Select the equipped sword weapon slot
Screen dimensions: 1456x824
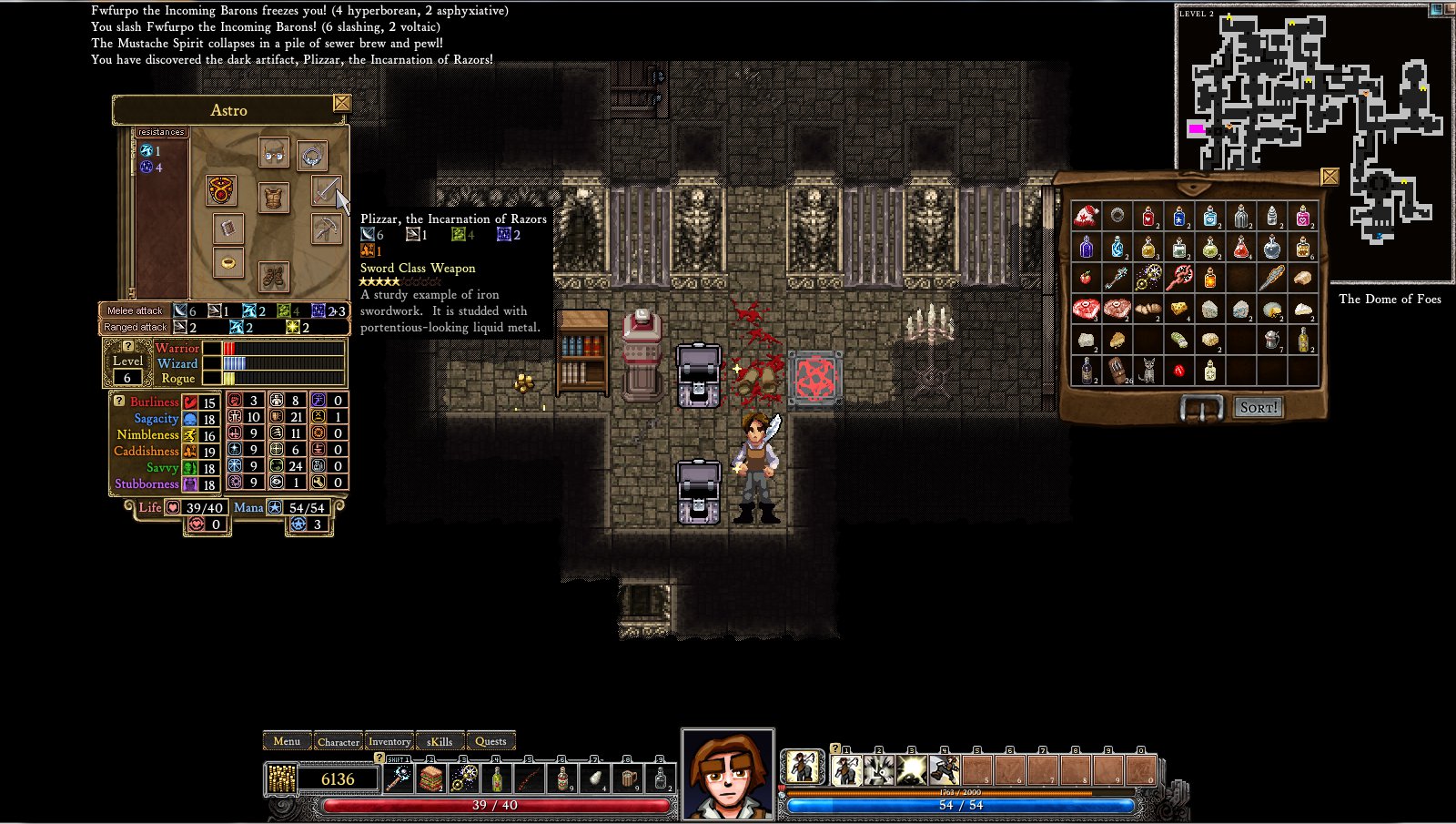click(x=326, y=191)
